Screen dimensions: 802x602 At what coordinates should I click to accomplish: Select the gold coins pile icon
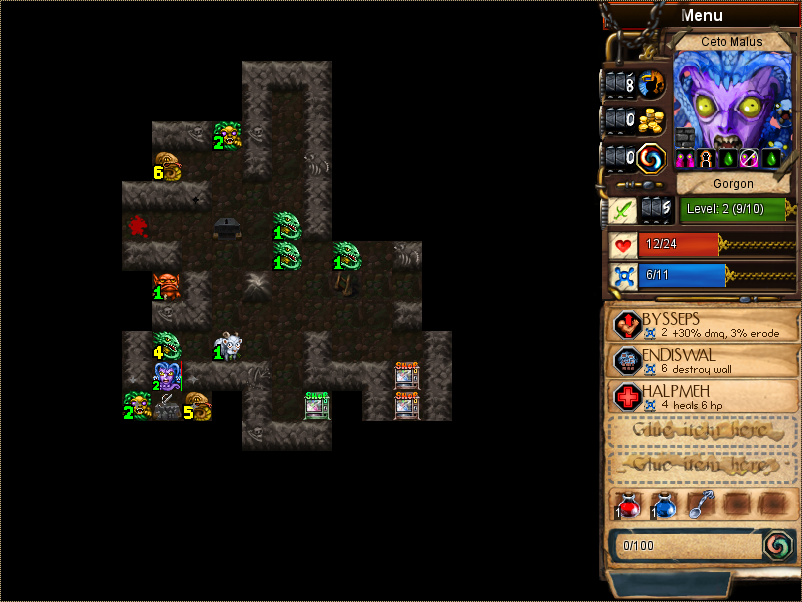(652, 120)
